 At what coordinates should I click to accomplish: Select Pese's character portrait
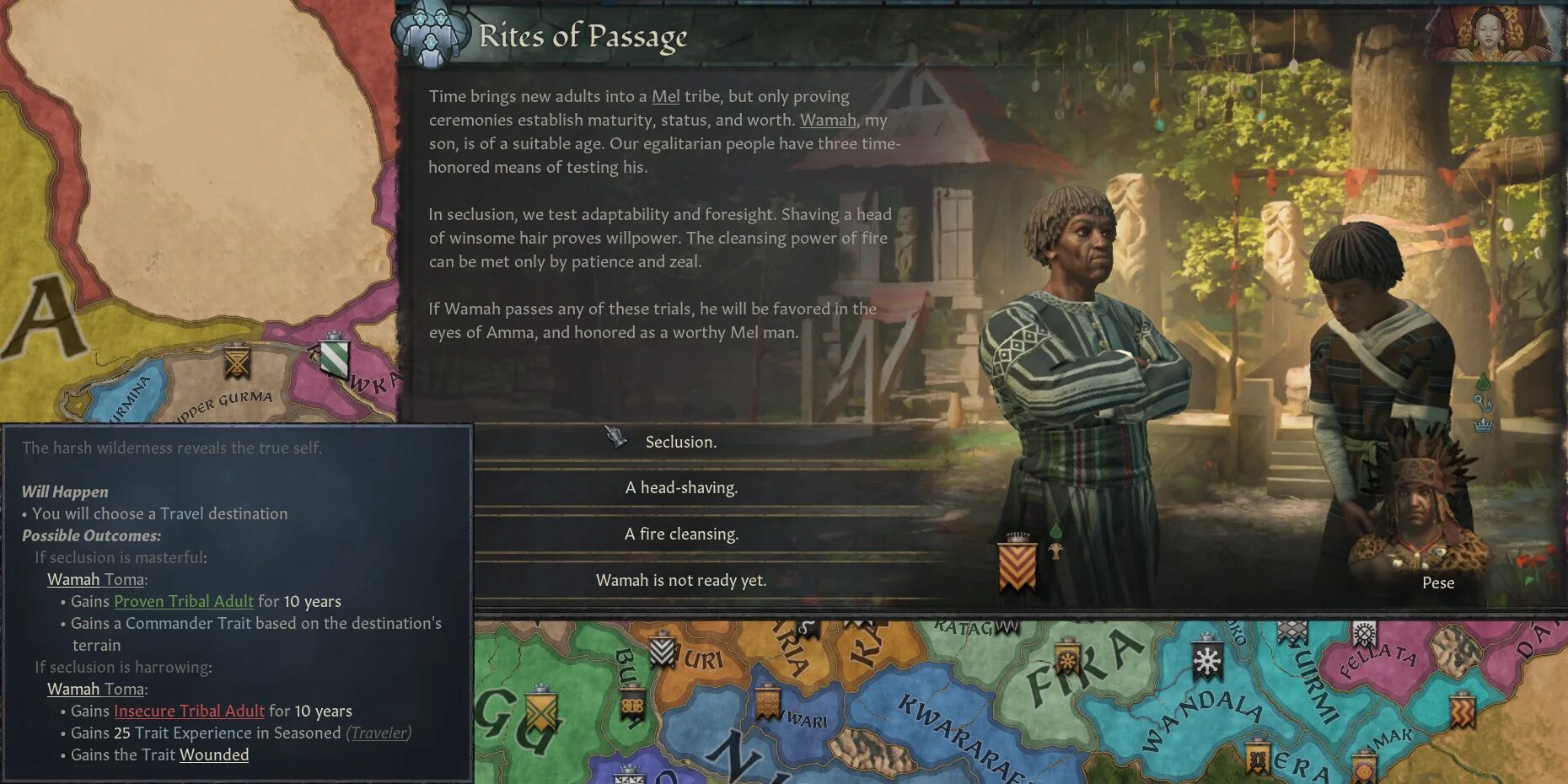[x=1420, y=523]
